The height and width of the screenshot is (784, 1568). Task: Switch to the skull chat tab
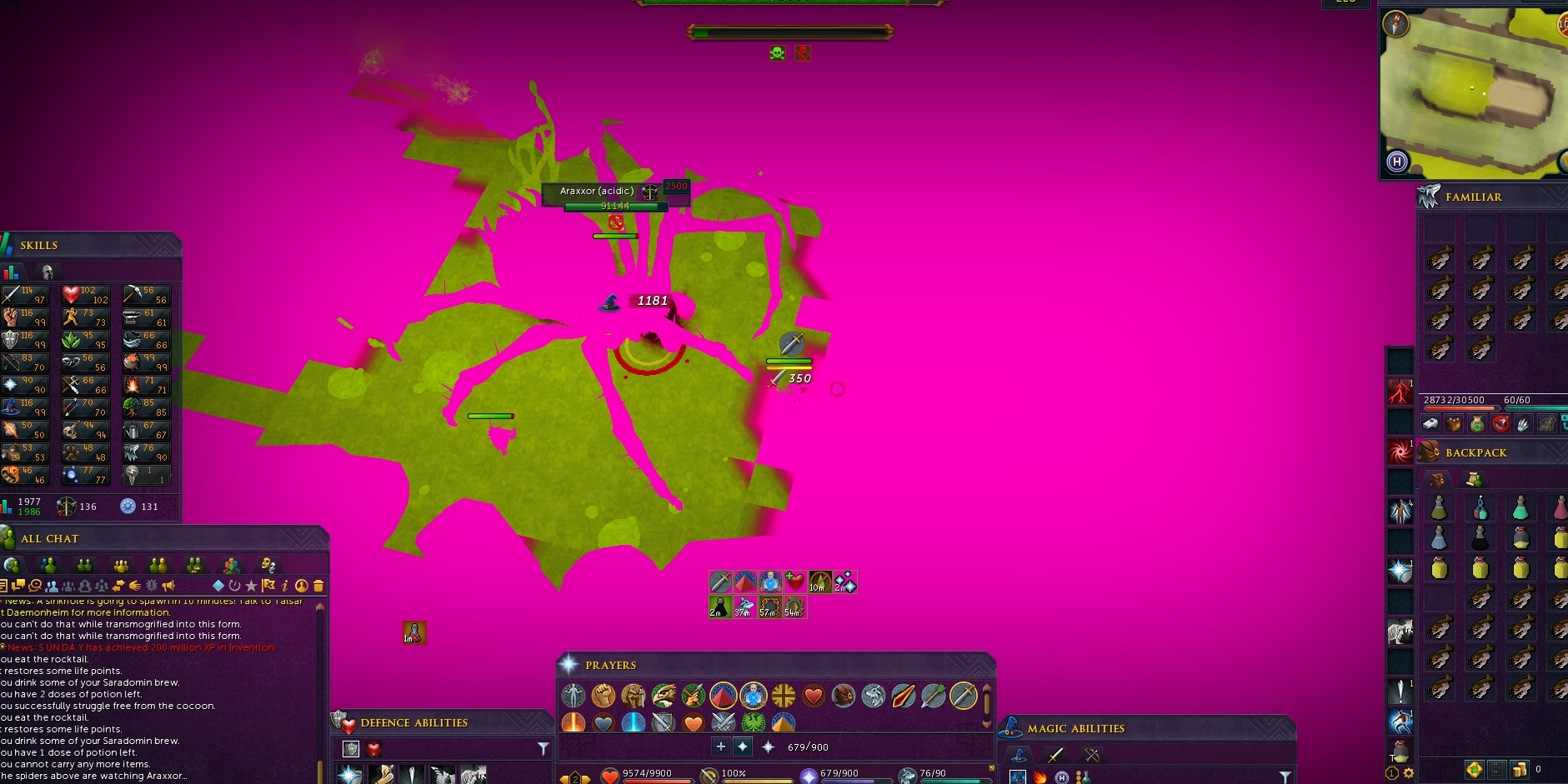click(x=268, y=566)
